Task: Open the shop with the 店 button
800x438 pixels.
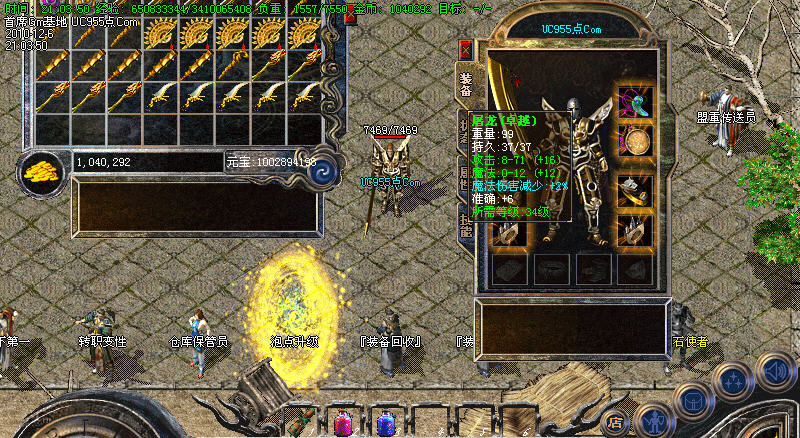Action: [618, 421]
